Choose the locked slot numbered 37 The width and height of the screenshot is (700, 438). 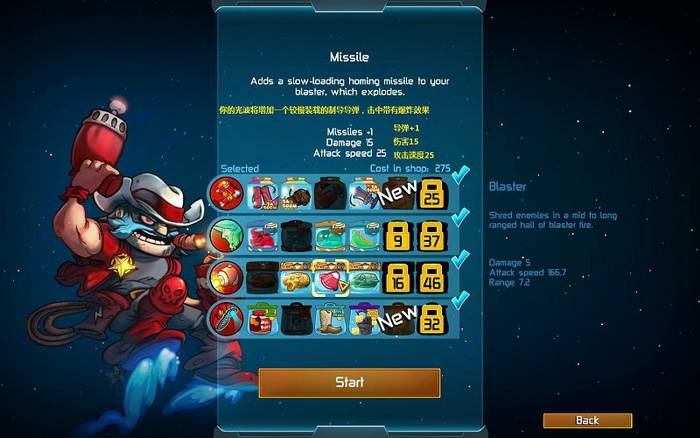tap(432, 236)
